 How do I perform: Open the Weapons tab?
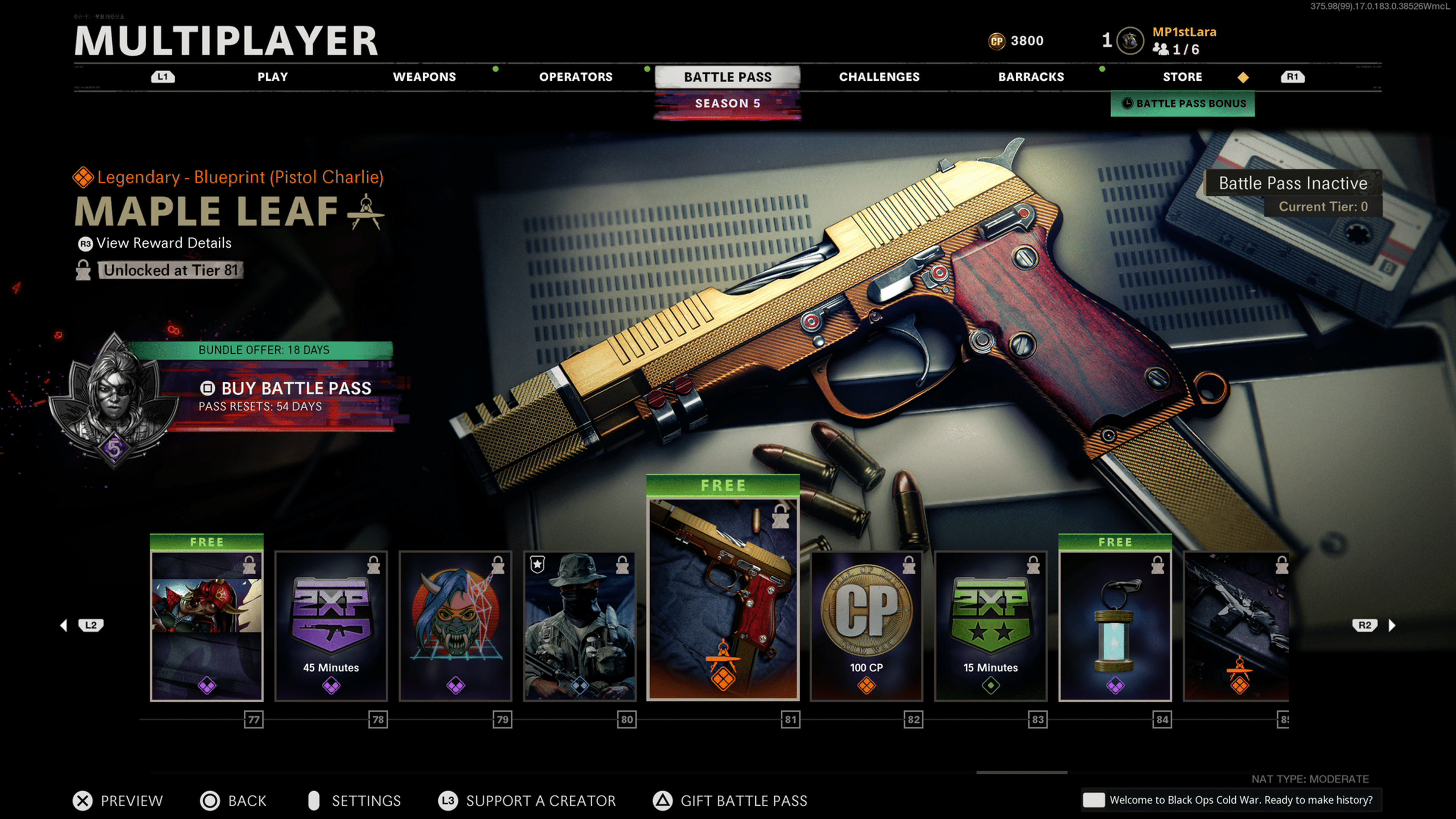click(x=424, y=77)
